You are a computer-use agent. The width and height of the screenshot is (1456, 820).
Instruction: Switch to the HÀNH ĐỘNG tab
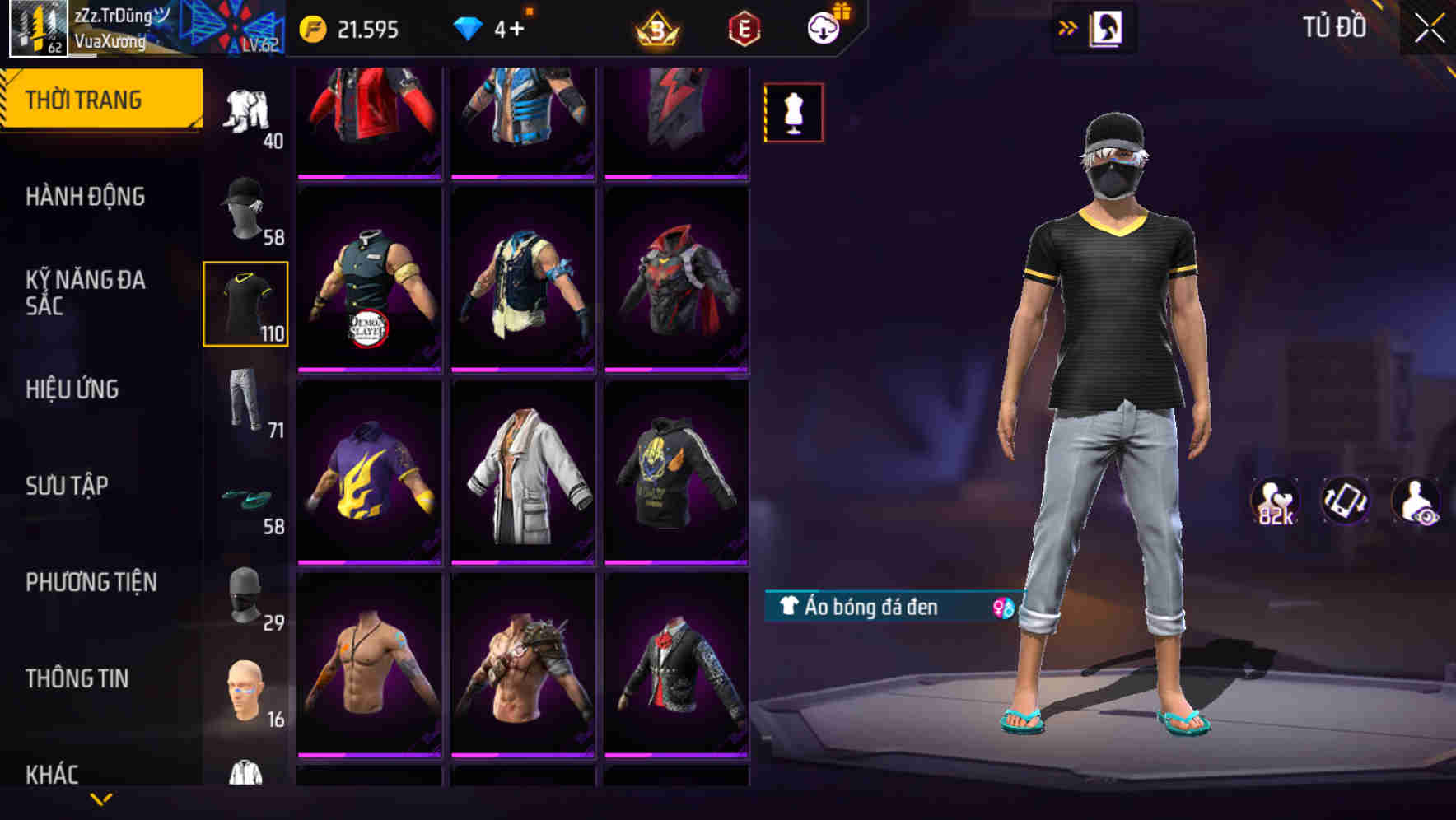(86, 197)
